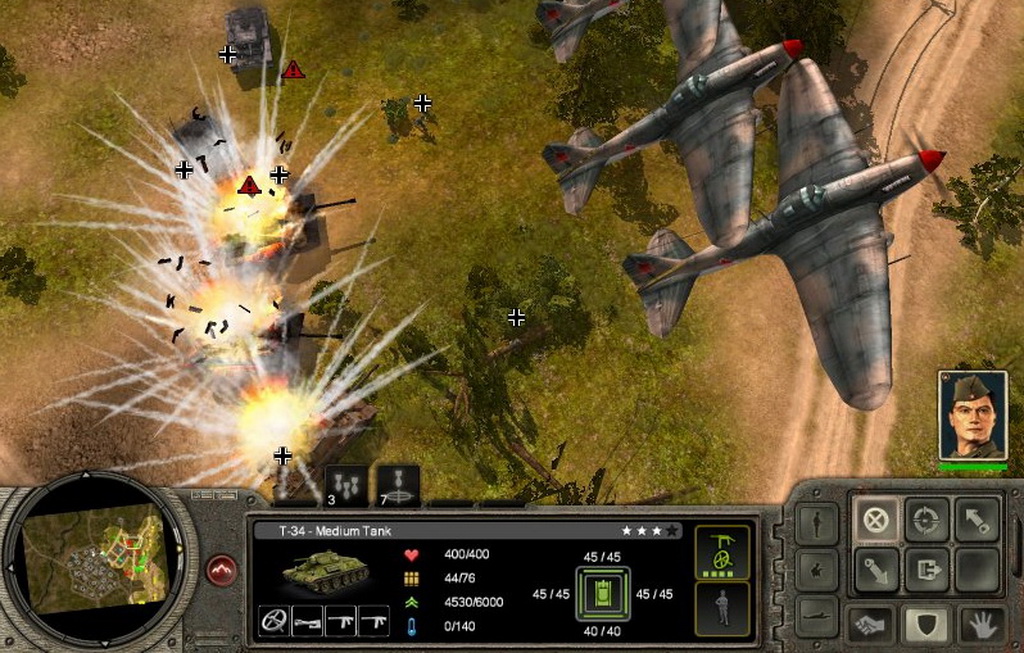Open the crew gunner and driver panel
This screenshot has height=653, width=1024.
pyautogui.click(x=722, y=551)
